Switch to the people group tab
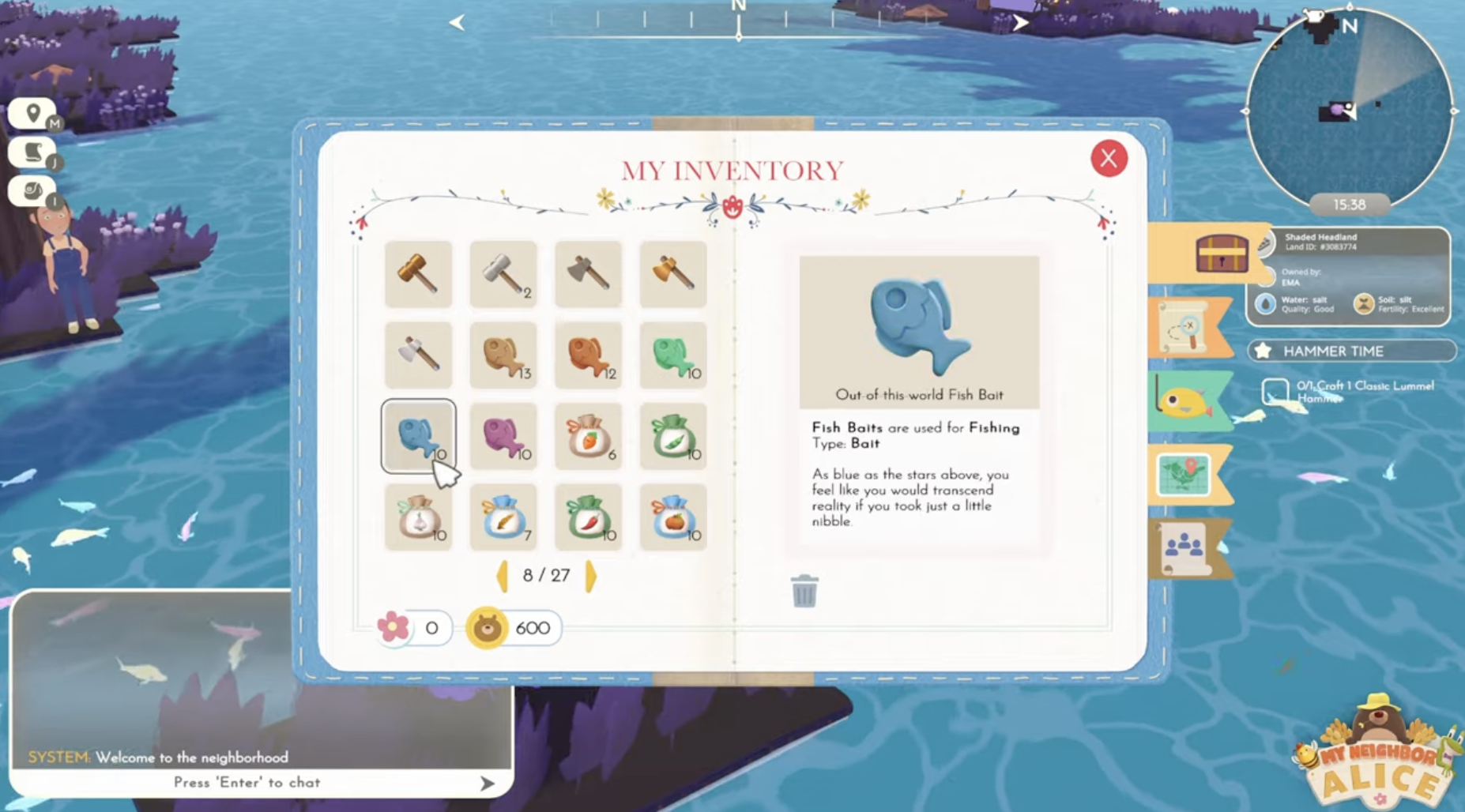Viewport: 1465px width, 812px height. [x=1183, y=547]
